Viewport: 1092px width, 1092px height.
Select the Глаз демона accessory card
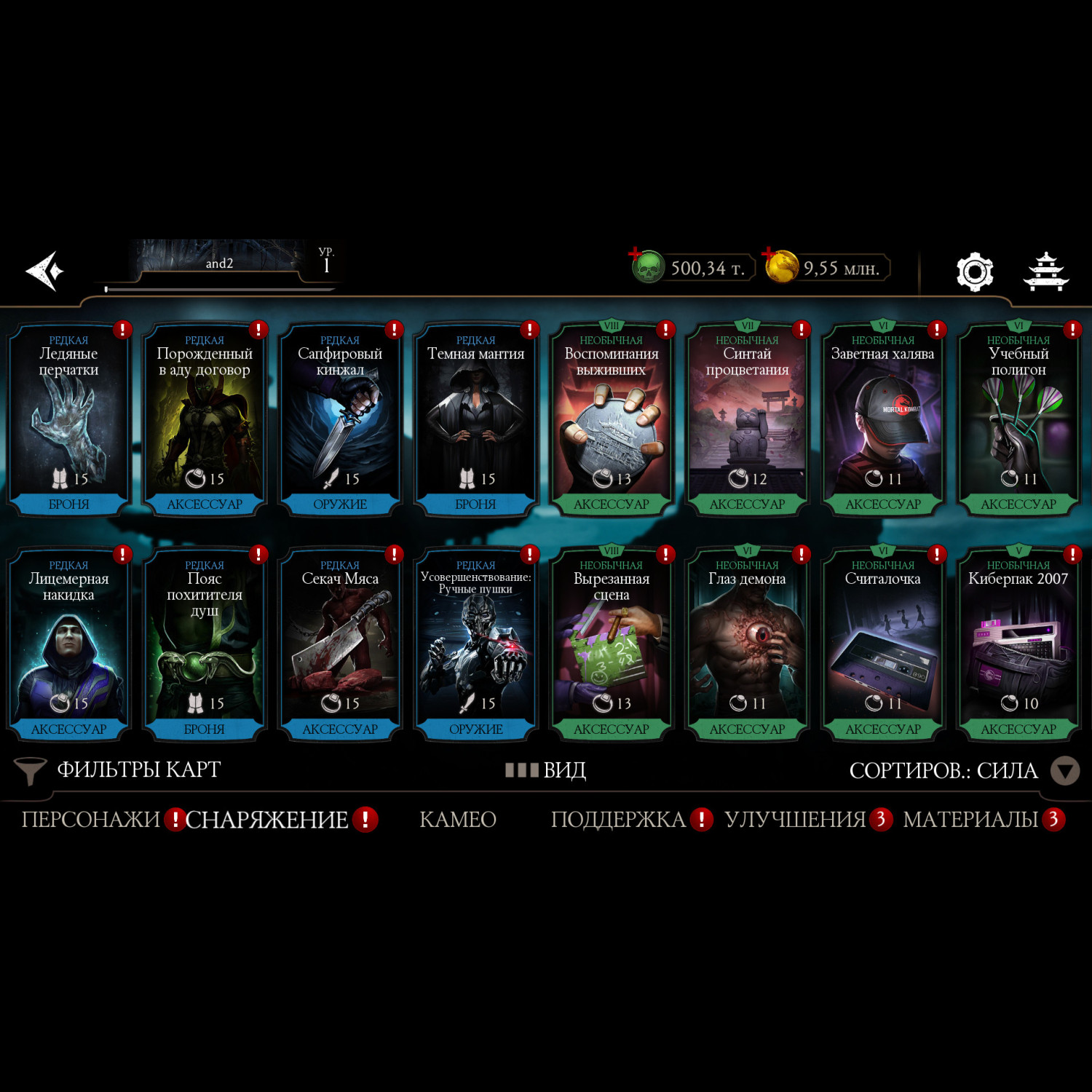click(747, 645)
